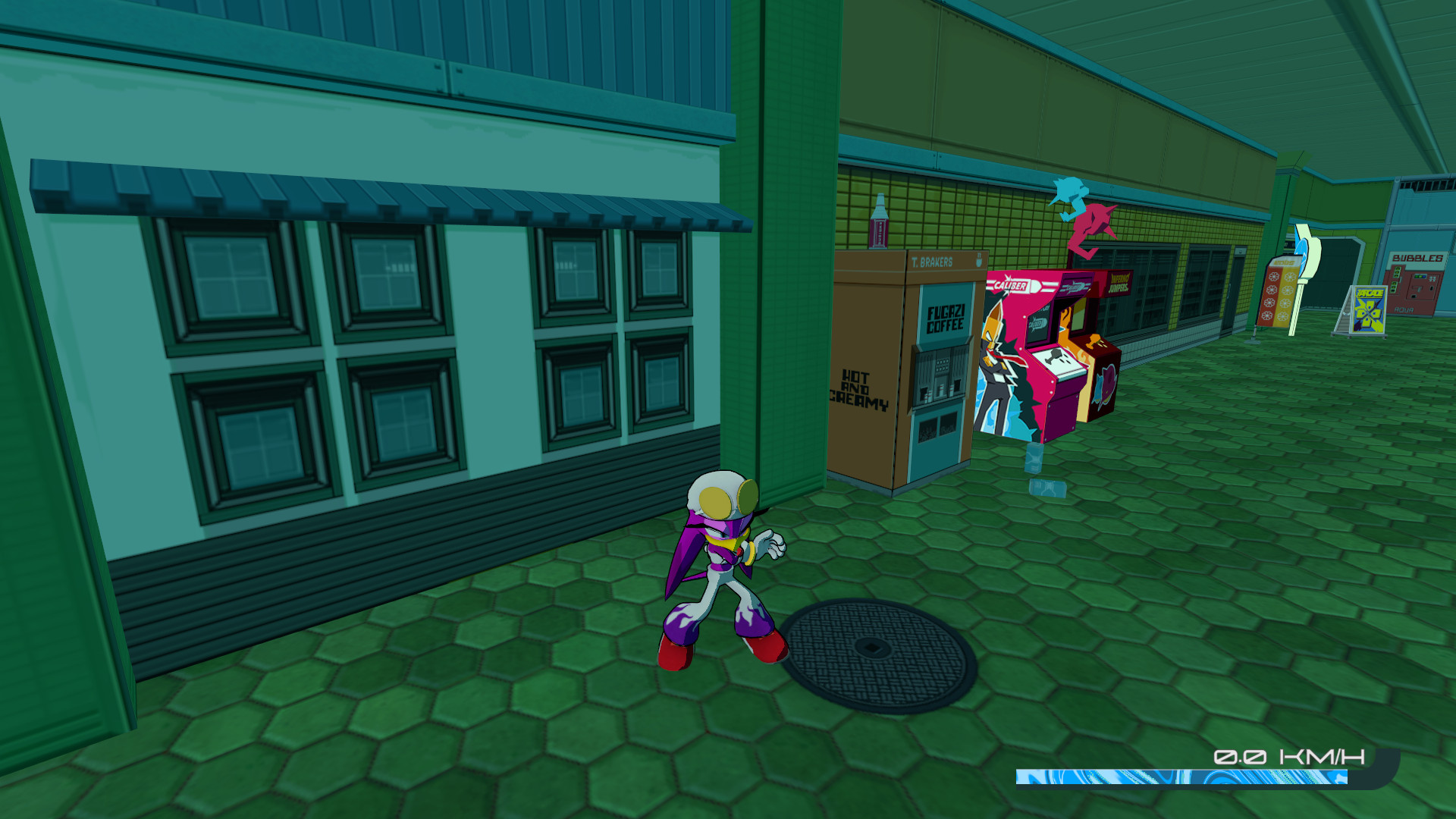
Task: Click the businessman artwork on the Caliber cabinet
Action: pyautogui.click(x=995, y=362)
